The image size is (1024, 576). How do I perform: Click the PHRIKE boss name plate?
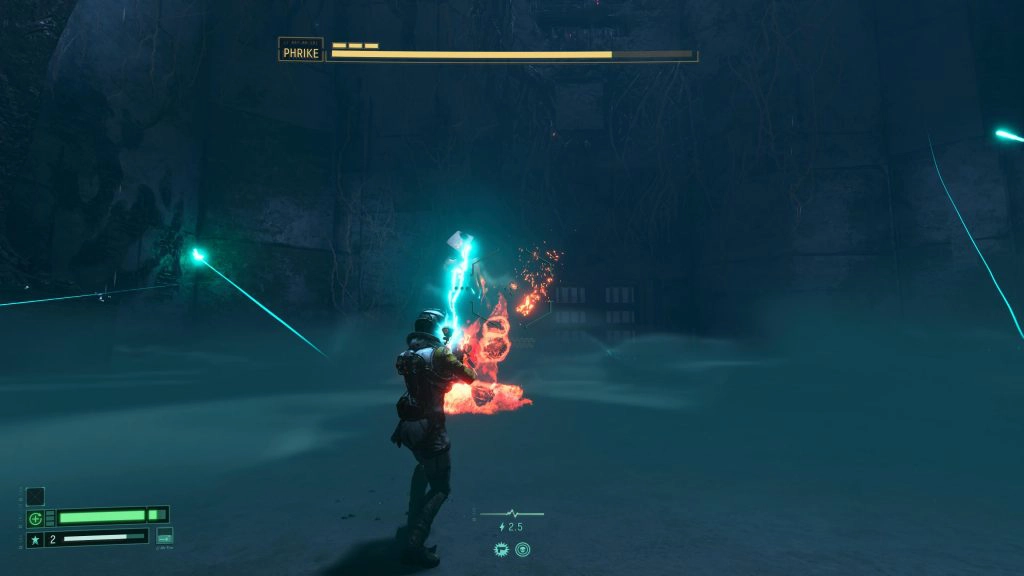point(301,50)
